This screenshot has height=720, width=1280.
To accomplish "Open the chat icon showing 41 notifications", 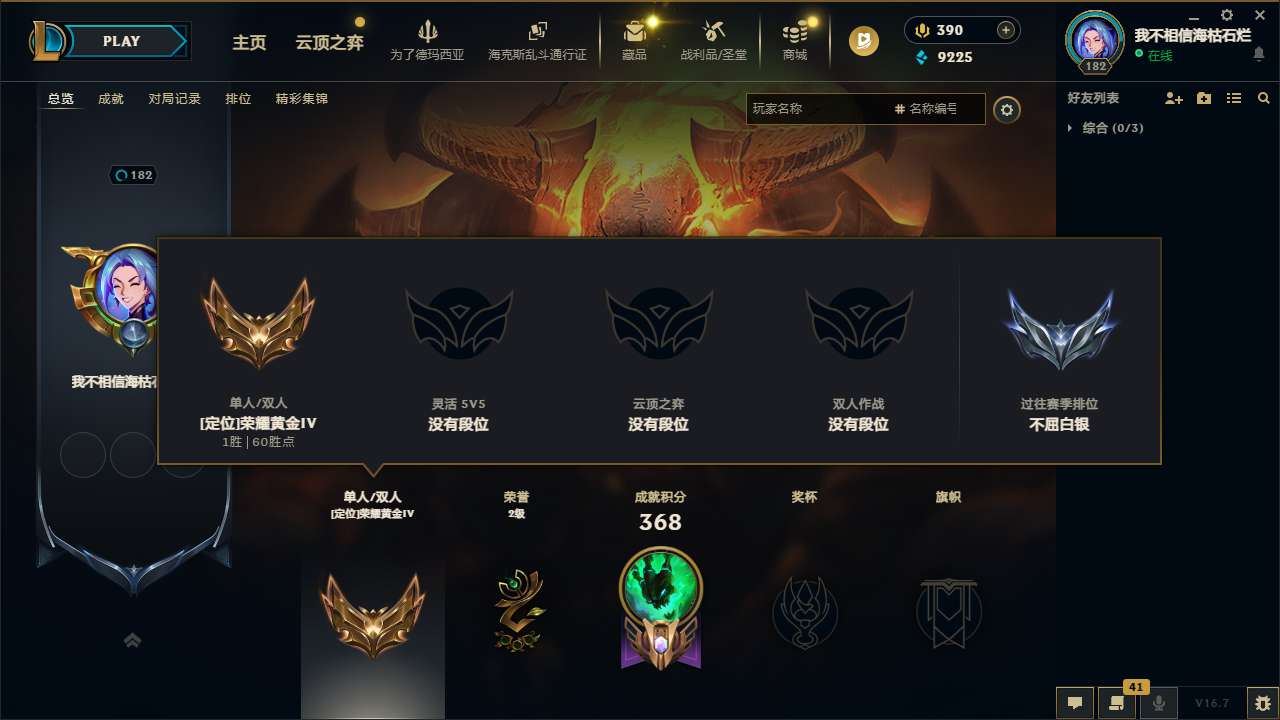I will point(1116,703).
